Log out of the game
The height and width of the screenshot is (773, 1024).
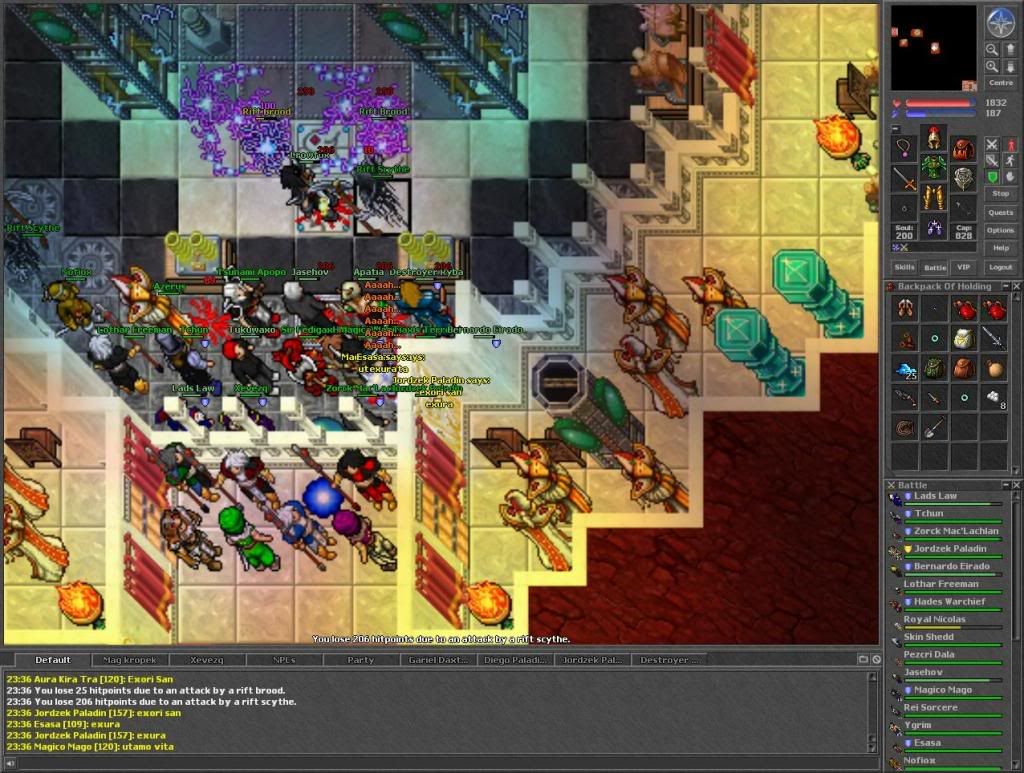point(1000,267)
